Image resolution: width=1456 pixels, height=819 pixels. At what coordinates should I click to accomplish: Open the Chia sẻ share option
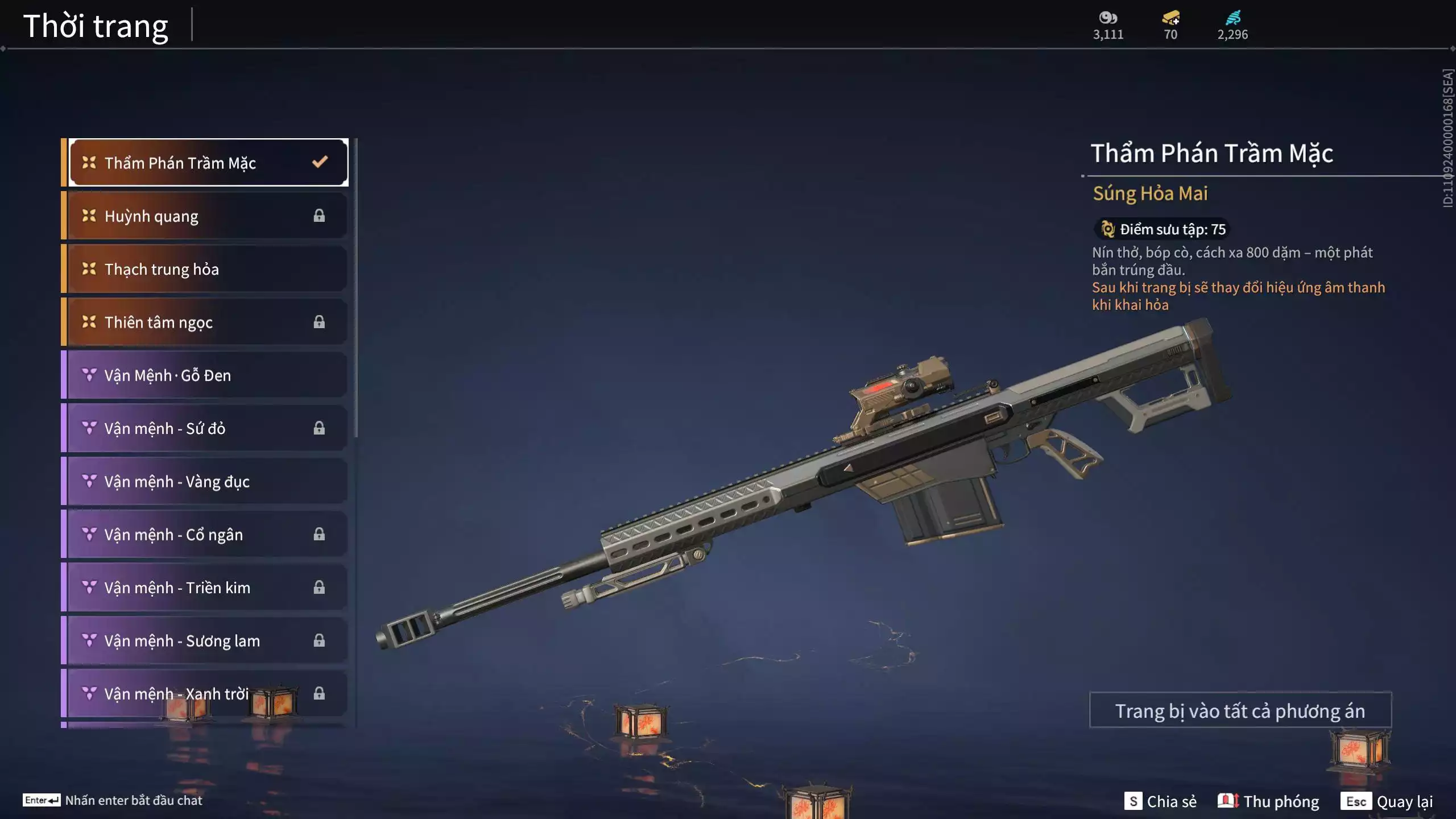1160,801
